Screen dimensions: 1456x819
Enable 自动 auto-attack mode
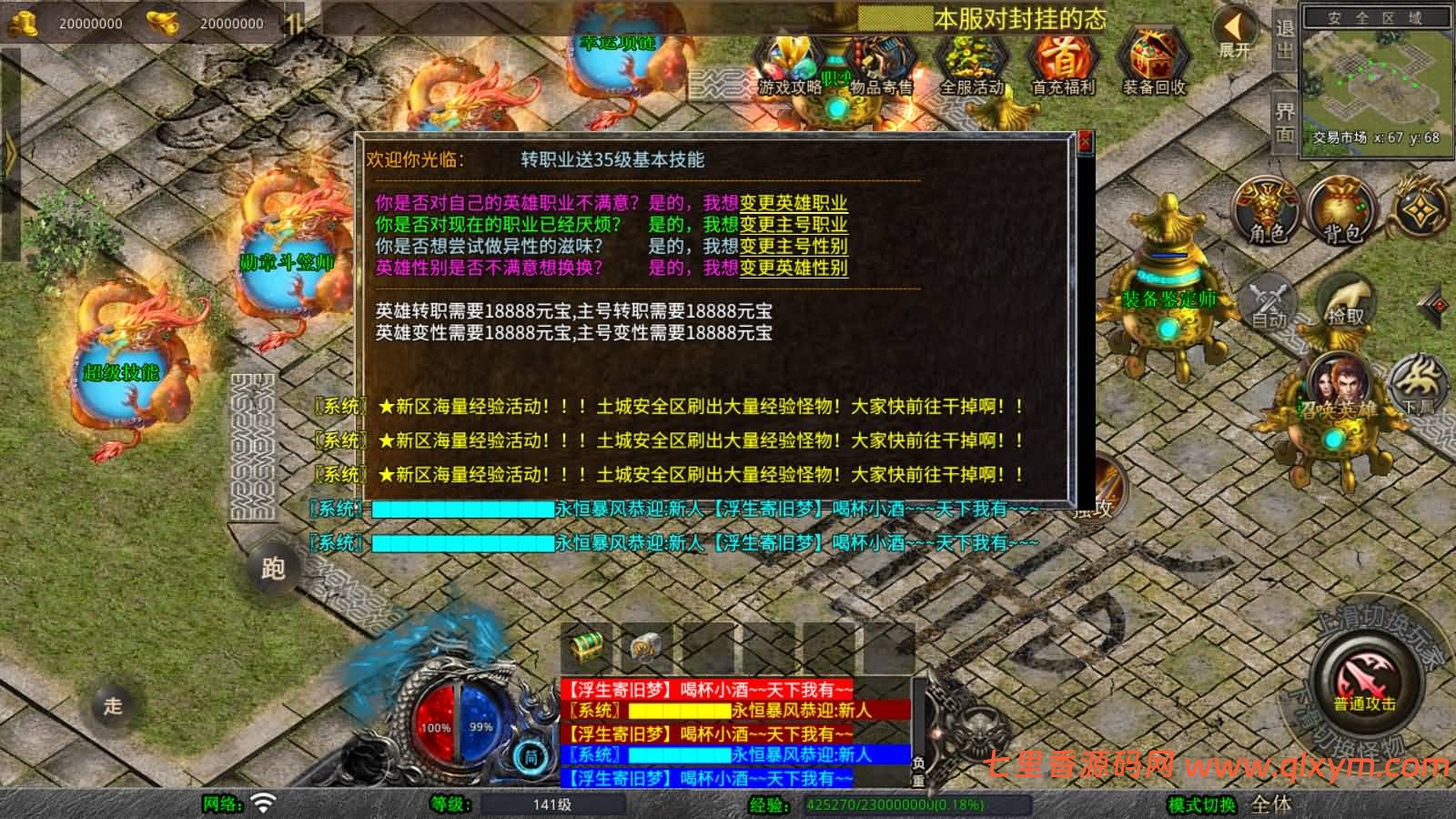tap(1269, 300)
